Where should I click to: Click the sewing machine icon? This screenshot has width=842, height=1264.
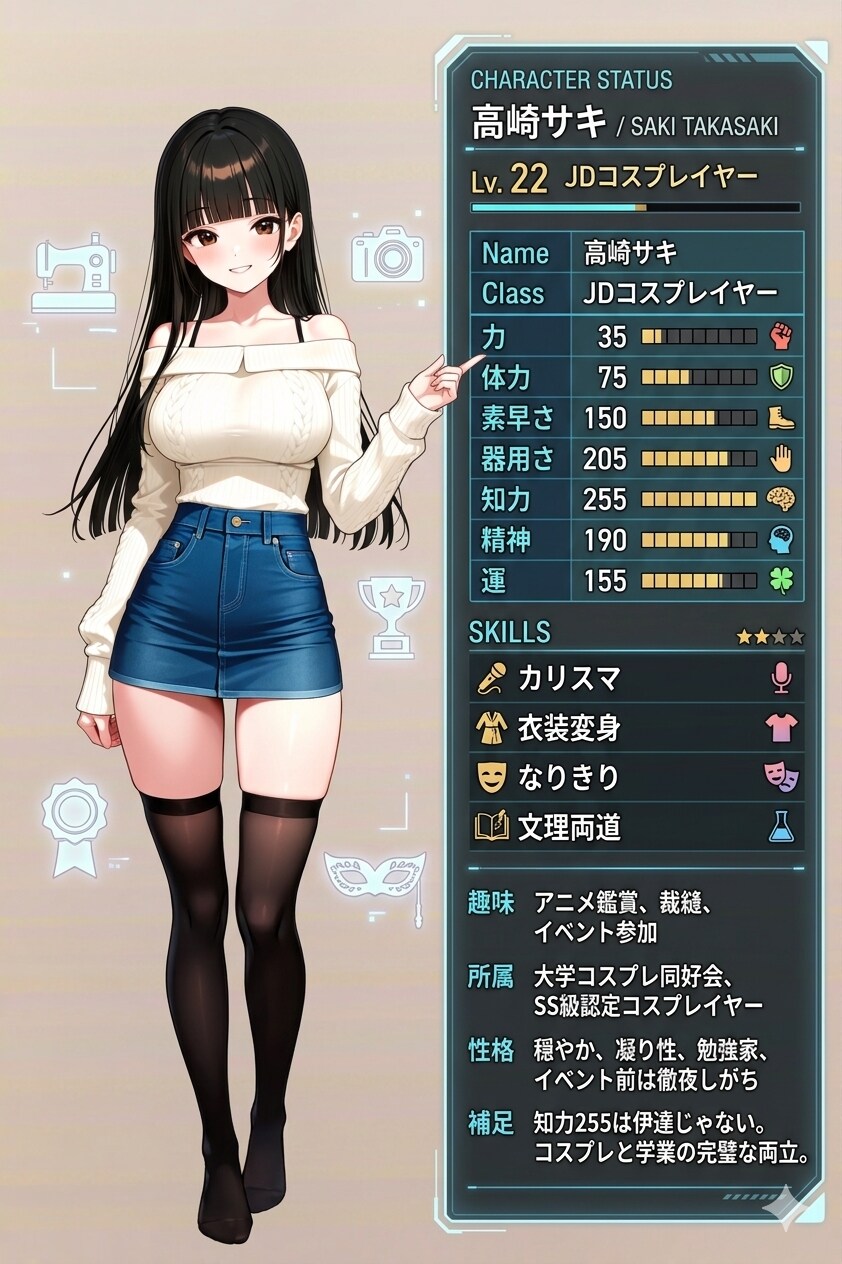tap(73, 272)
